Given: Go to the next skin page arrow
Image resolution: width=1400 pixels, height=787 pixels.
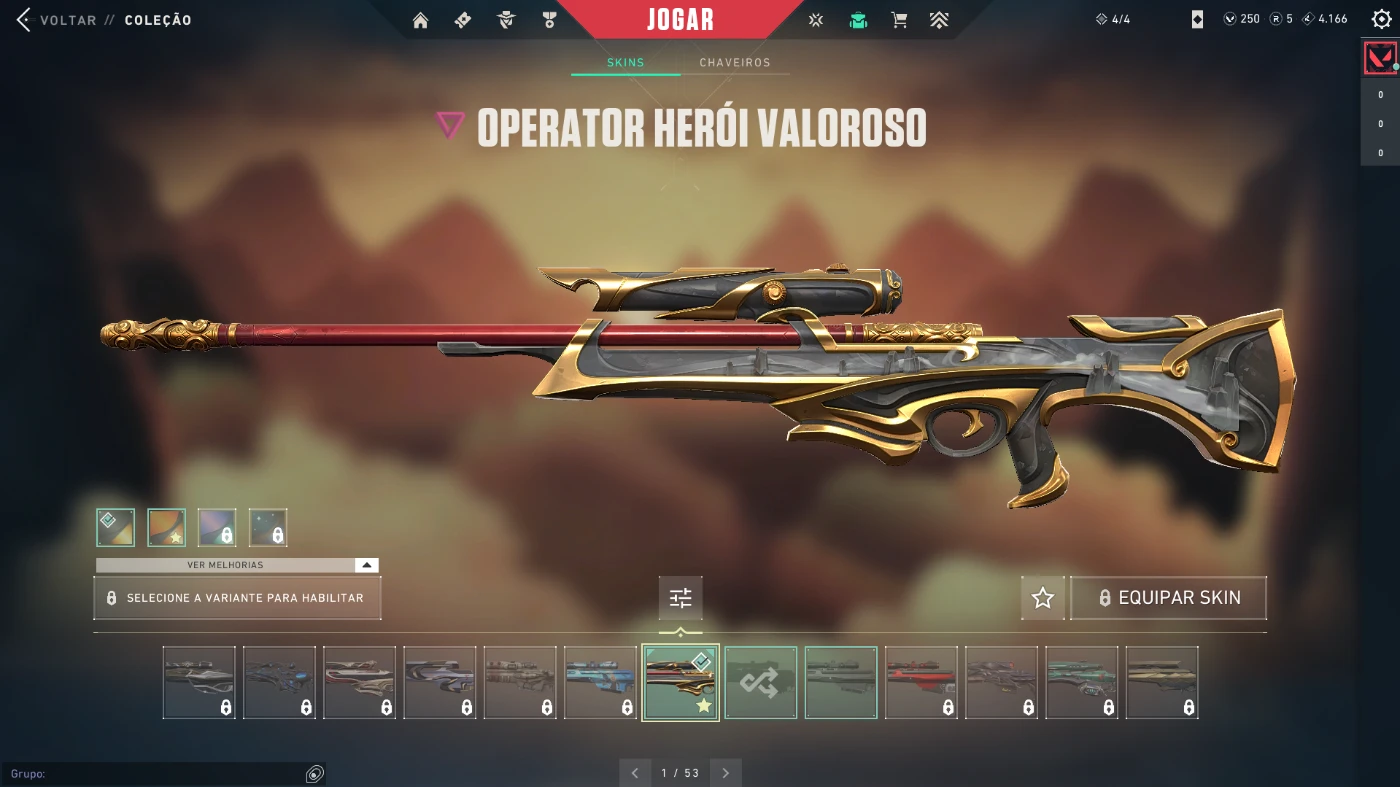Looking at the screenshot, I should coord(726,773).
